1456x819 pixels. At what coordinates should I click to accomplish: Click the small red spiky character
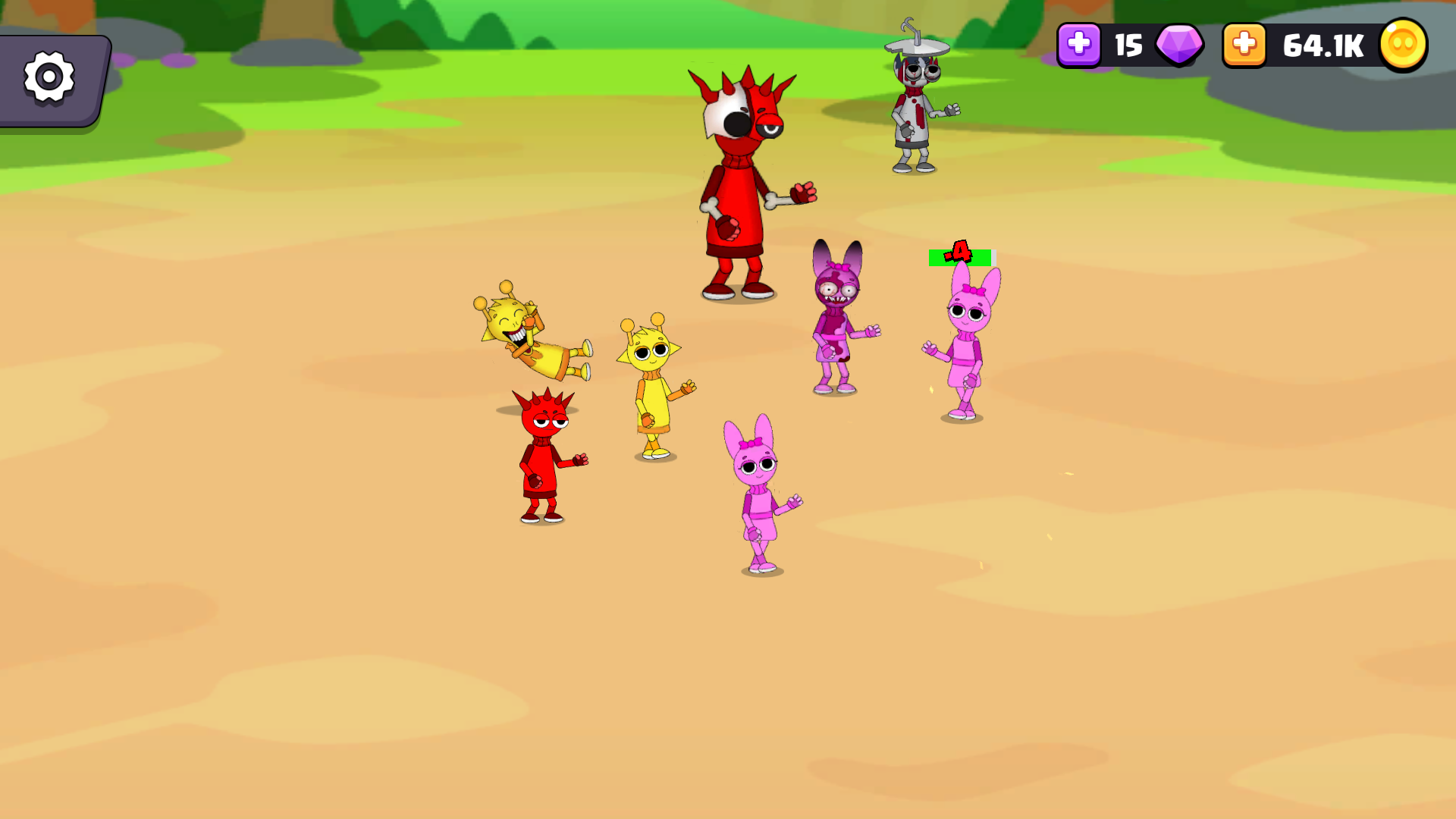coord(546,455)
